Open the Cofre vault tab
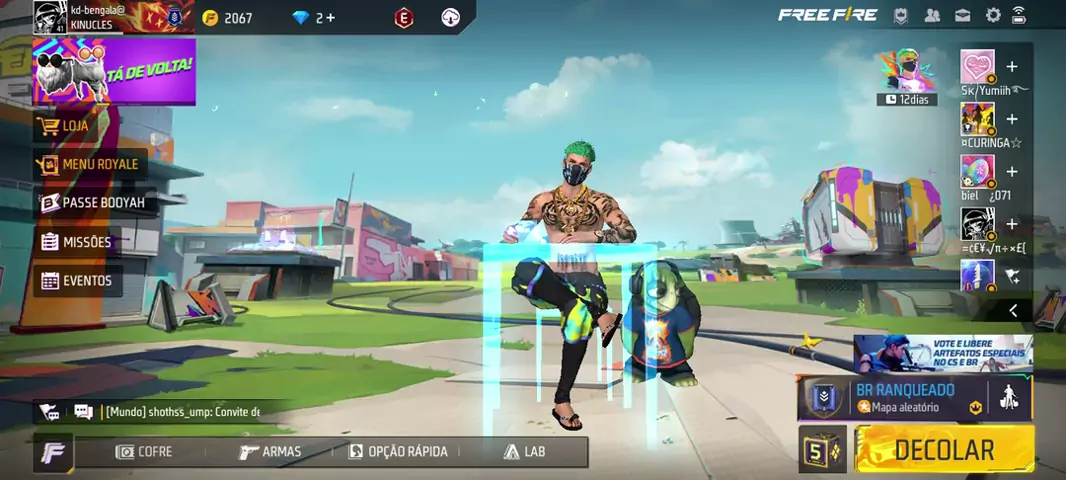1066x480 pixels. (145, 452)
